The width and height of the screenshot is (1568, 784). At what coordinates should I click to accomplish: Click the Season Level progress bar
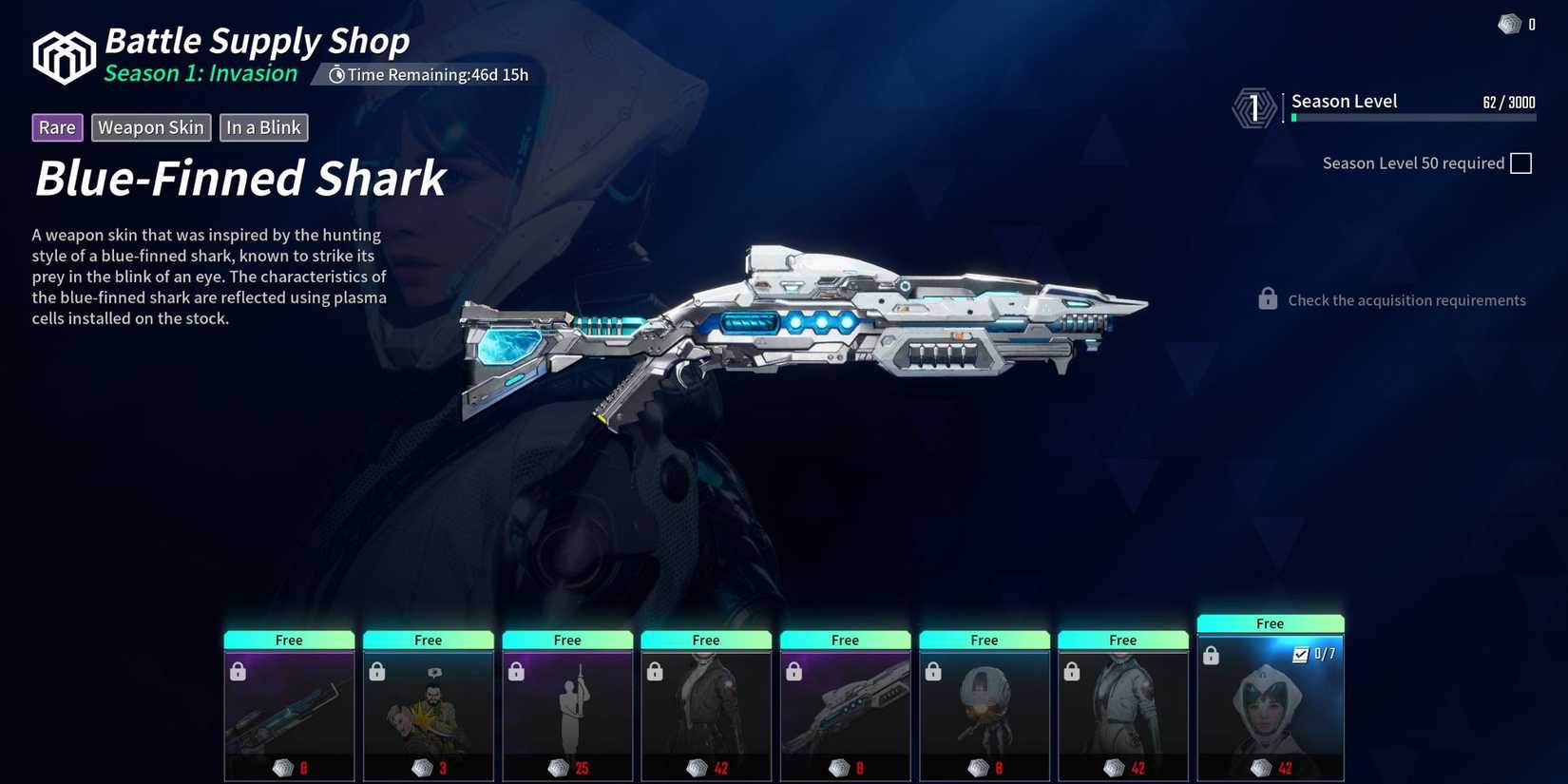point(1412,117)
